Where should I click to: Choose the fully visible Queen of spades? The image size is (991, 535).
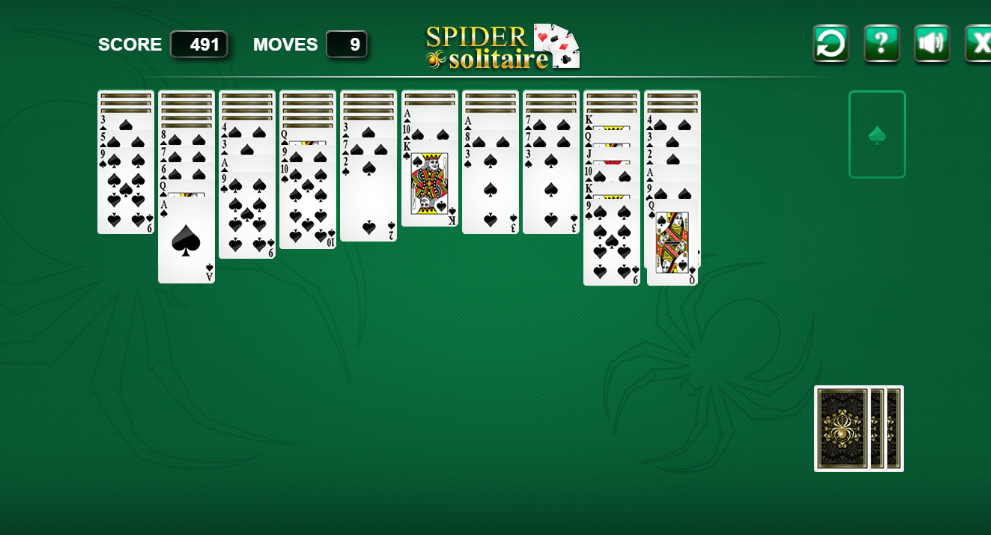point(672,243)
